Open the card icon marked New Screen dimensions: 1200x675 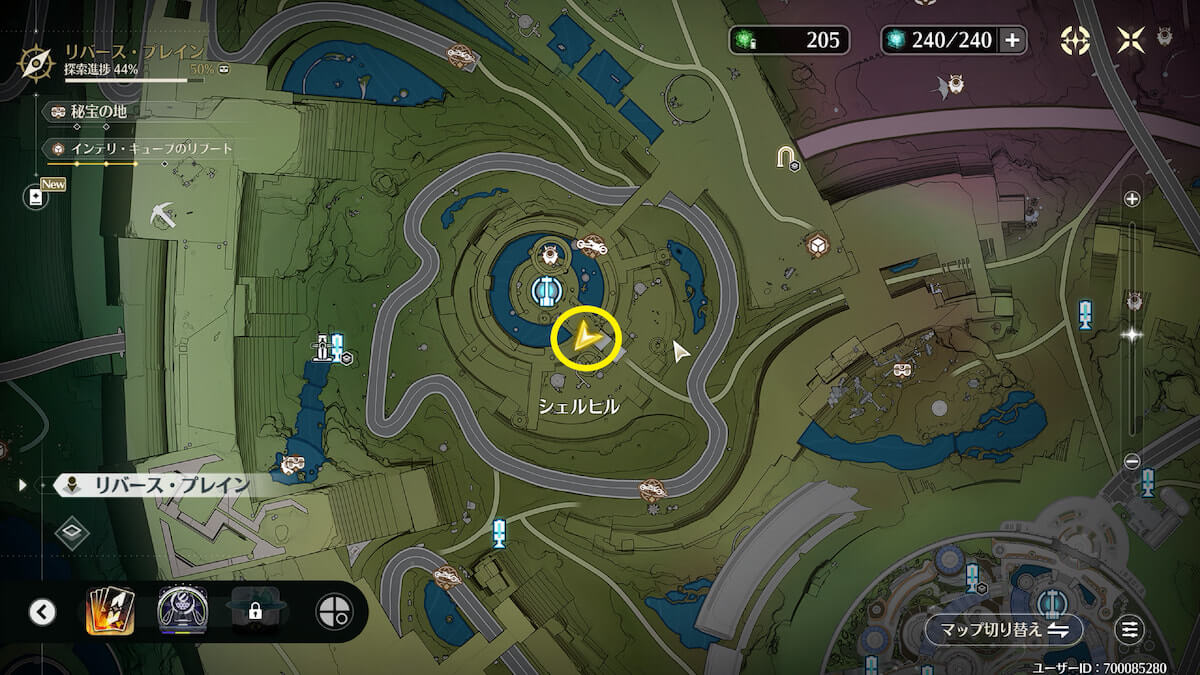pos(37,197)
